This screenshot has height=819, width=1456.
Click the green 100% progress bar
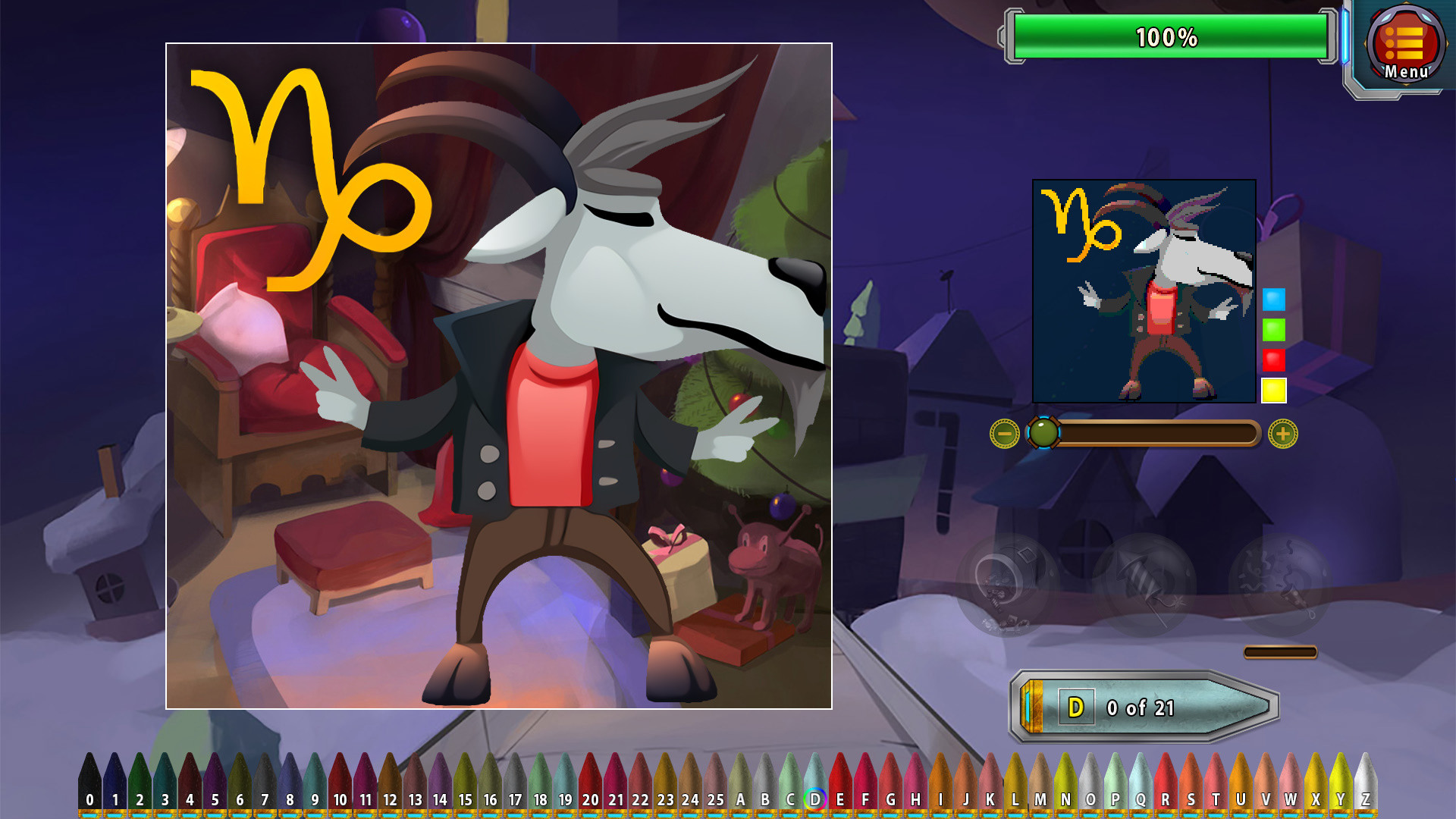coord(1166,34)
